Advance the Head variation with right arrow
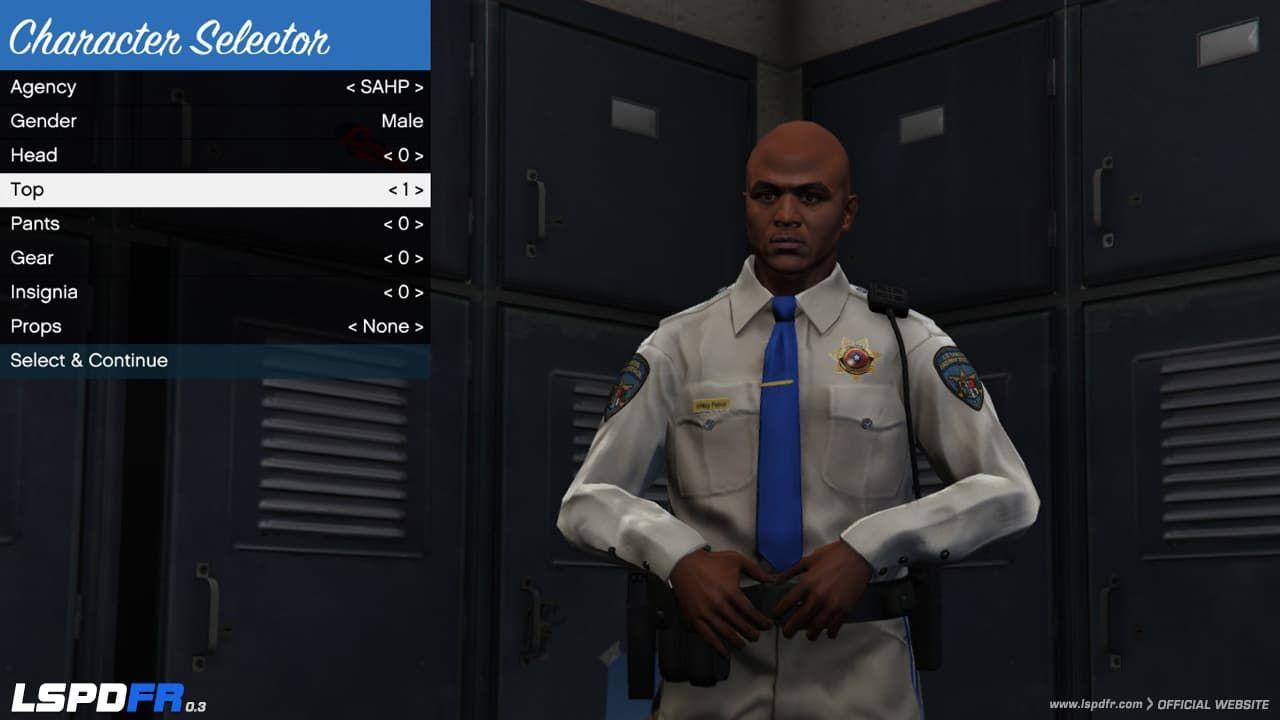 pos(418,155)
